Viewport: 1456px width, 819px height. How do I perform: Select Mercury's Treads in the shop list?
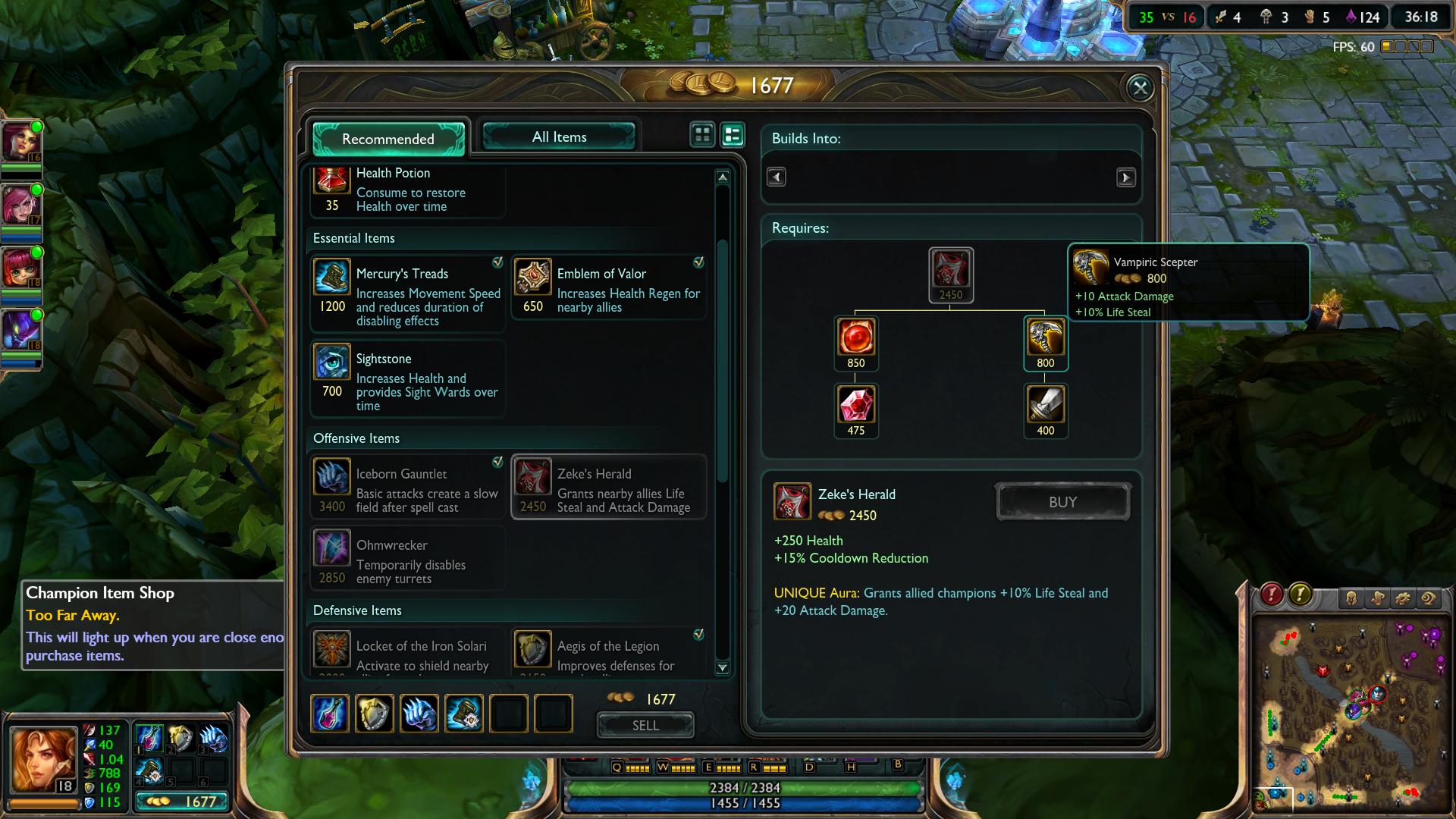(408, 295)
